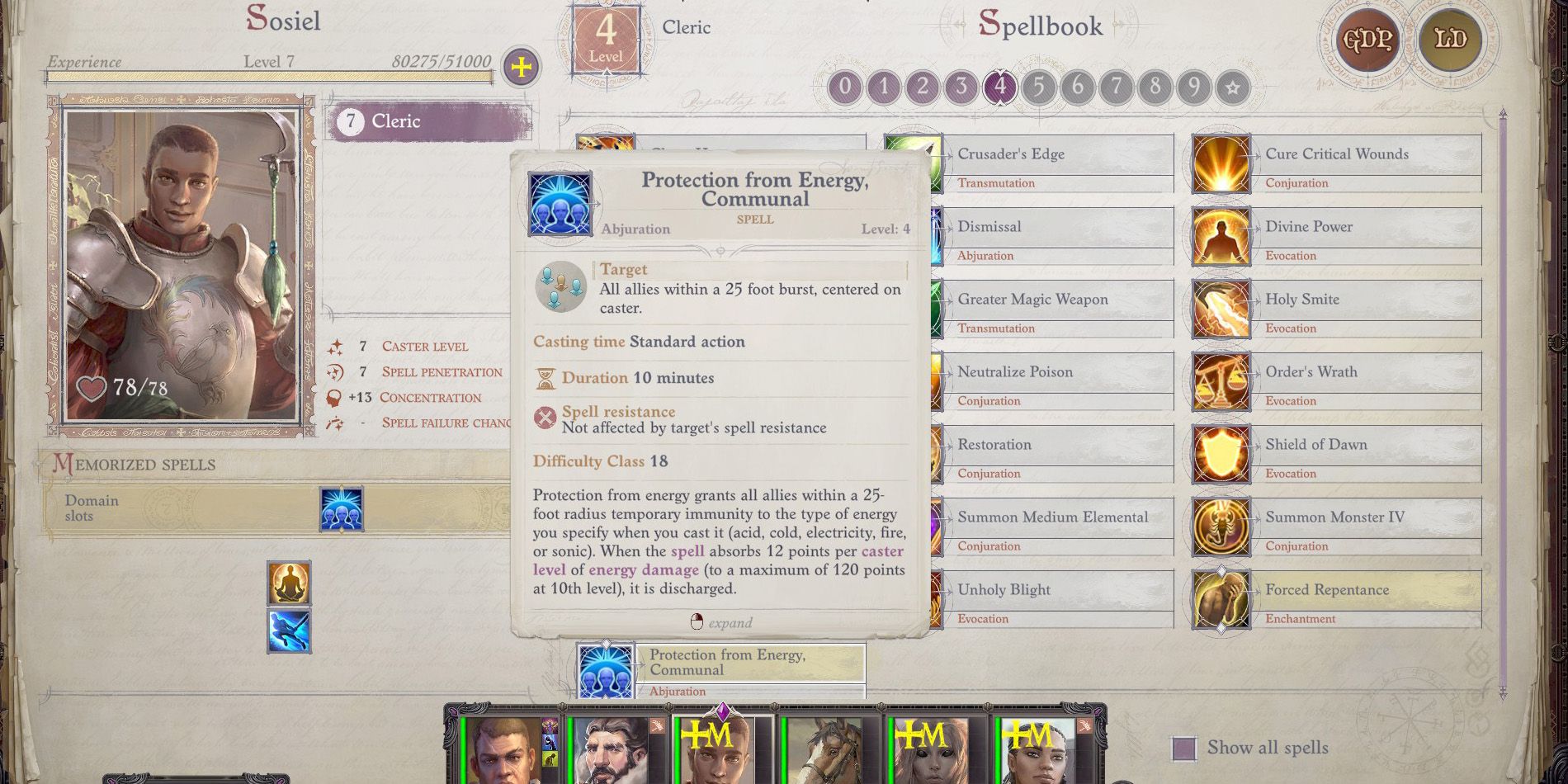
Task: Open spell level 9 list
Action: [1194, 87]
